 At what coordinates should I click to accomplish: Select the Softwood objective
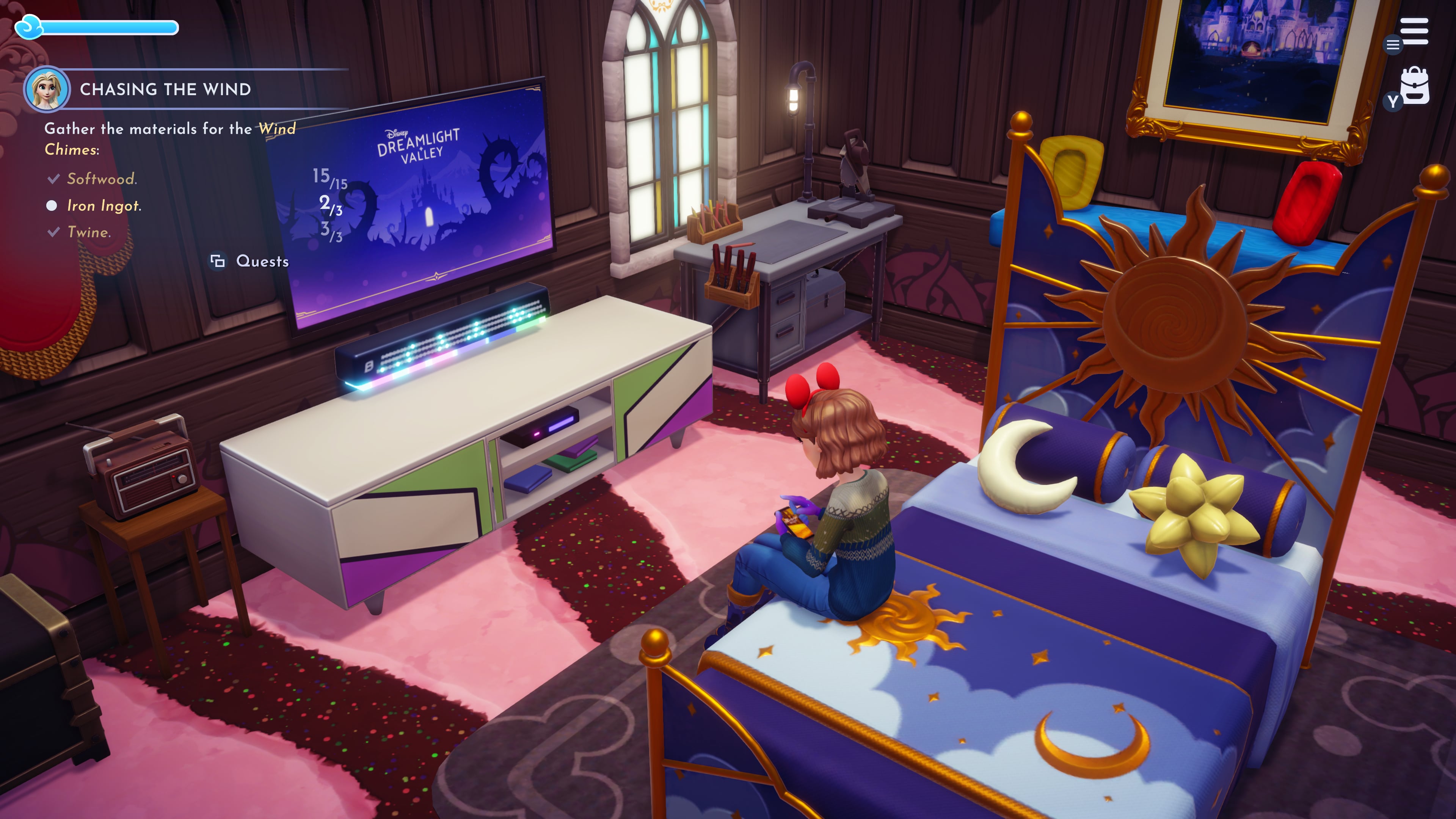(102, 179)
